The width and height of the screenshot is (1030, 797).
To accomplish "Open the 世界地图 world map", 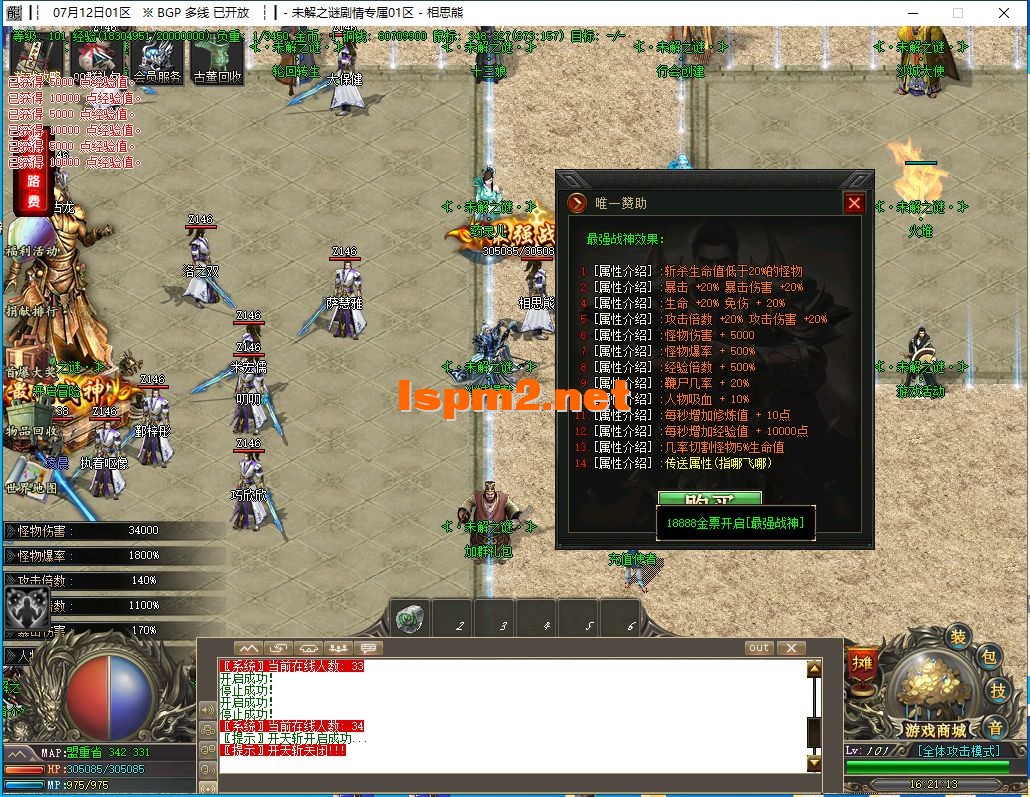I will [32, 489].
